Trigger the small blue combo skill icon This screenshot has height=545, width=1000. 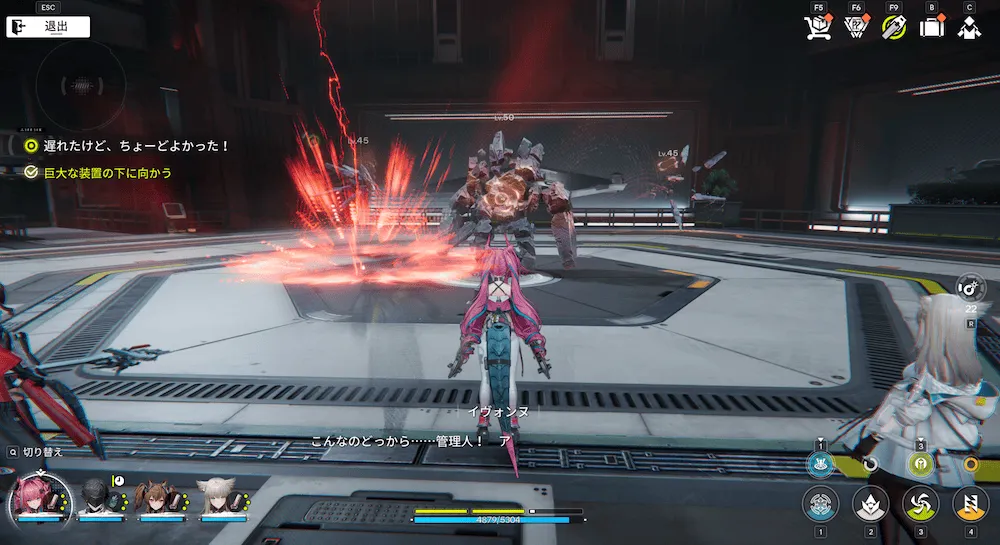pos(820,464)
